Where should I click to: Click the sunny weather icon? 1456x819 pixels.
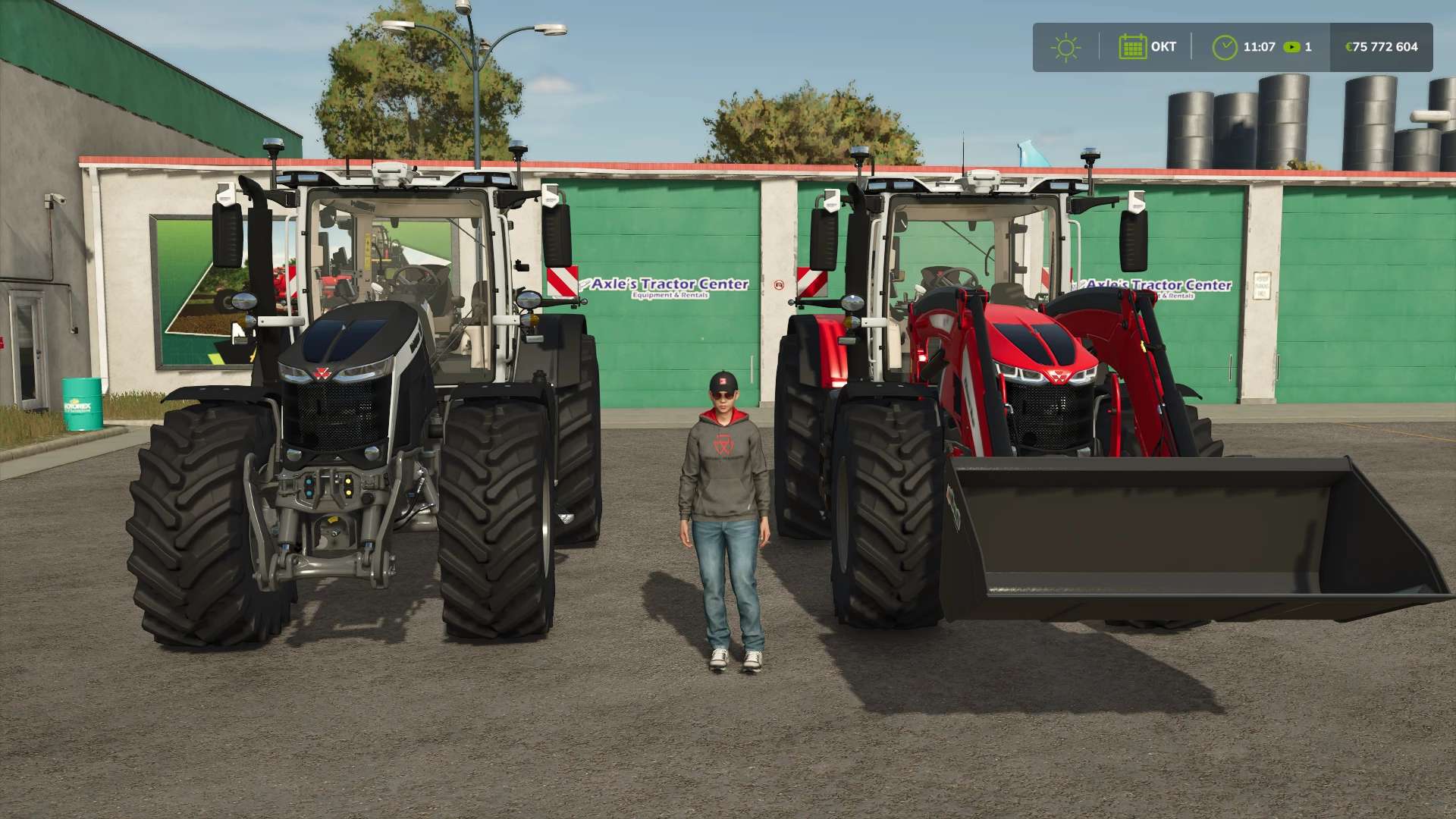(1065, 47)
